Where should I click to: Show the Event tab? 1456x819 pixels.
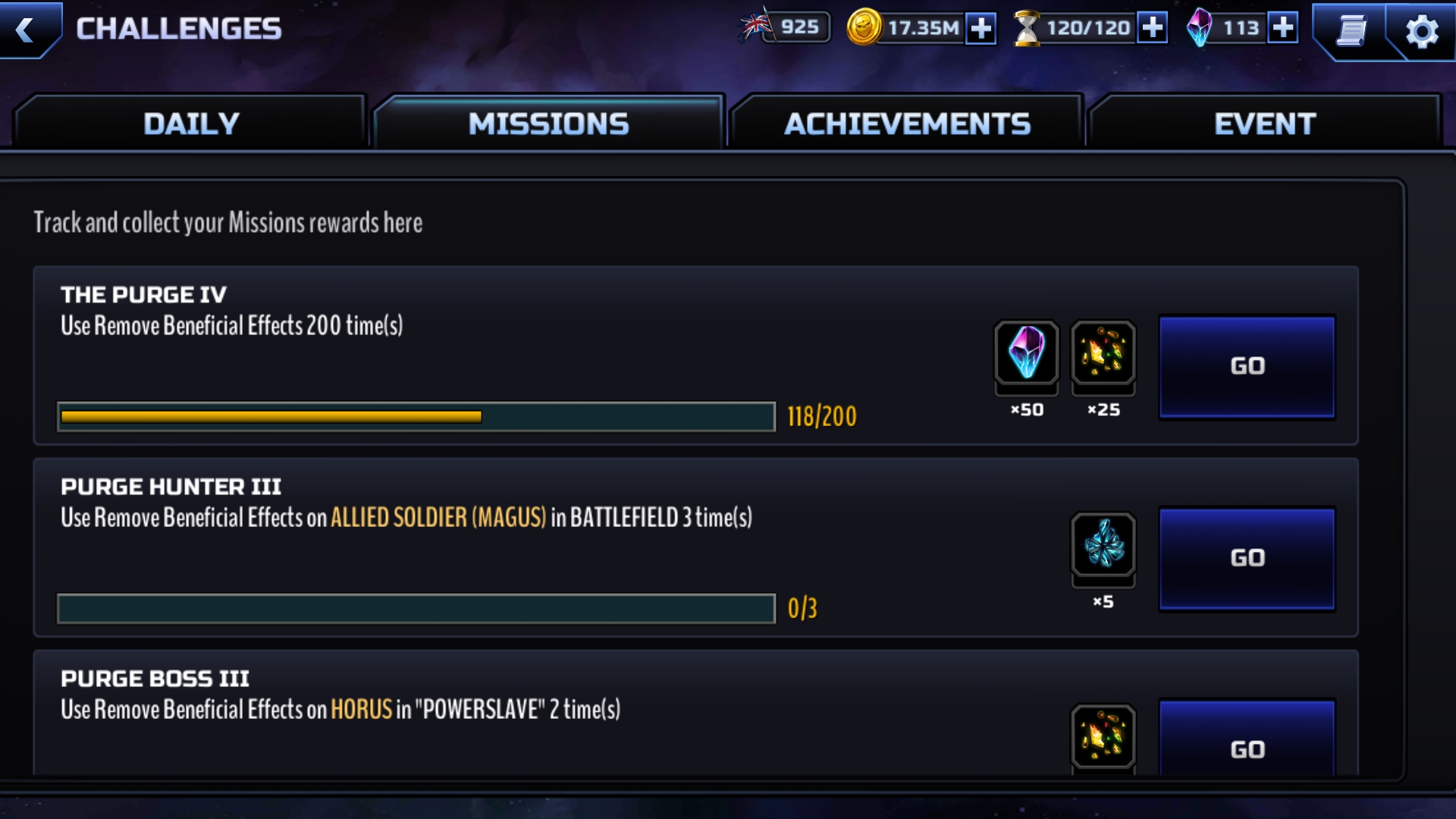1264,124
